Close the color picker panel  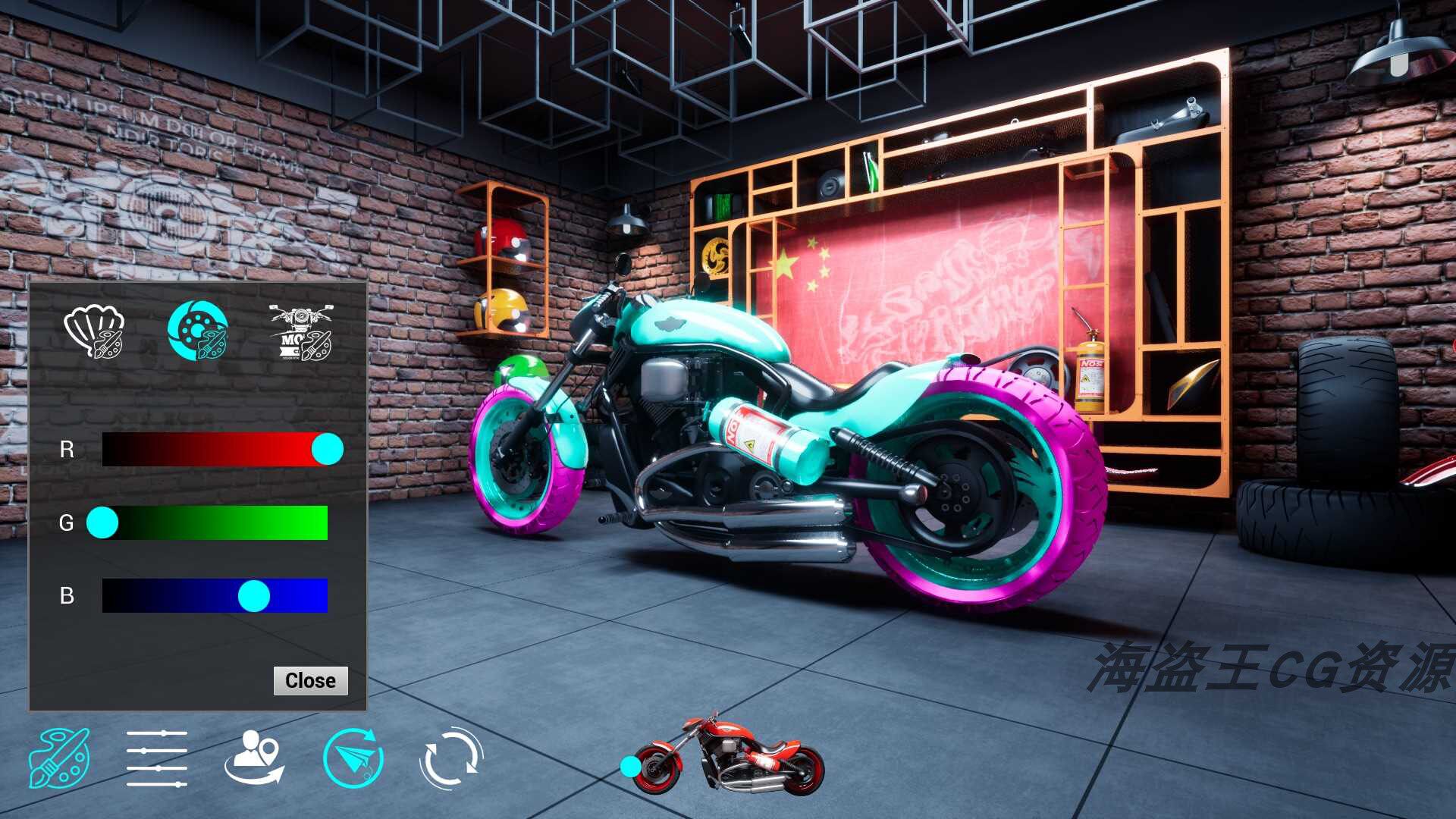pos(310,680)
